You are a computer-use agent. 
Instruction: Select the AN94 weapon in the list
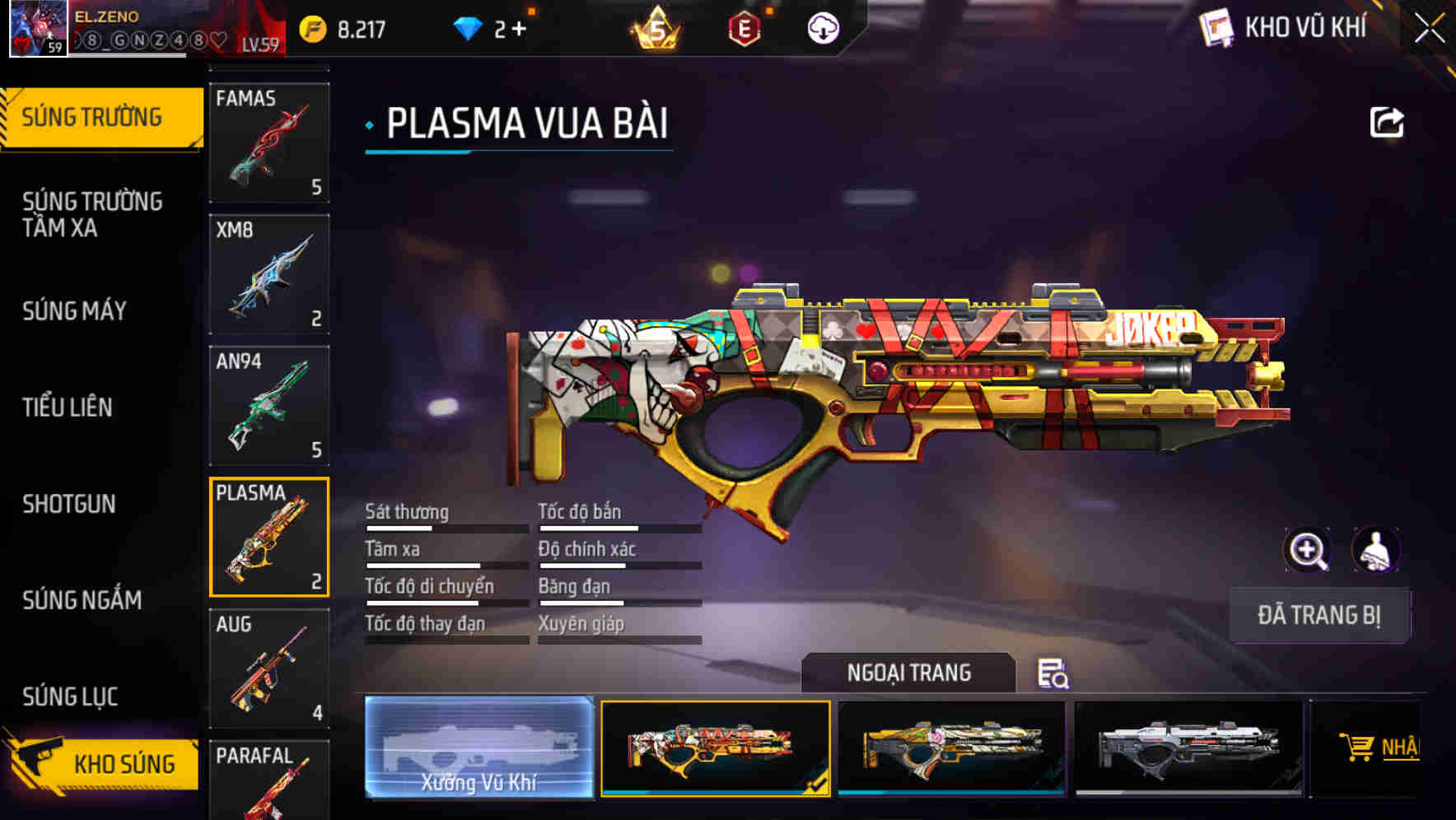point(268,403)
